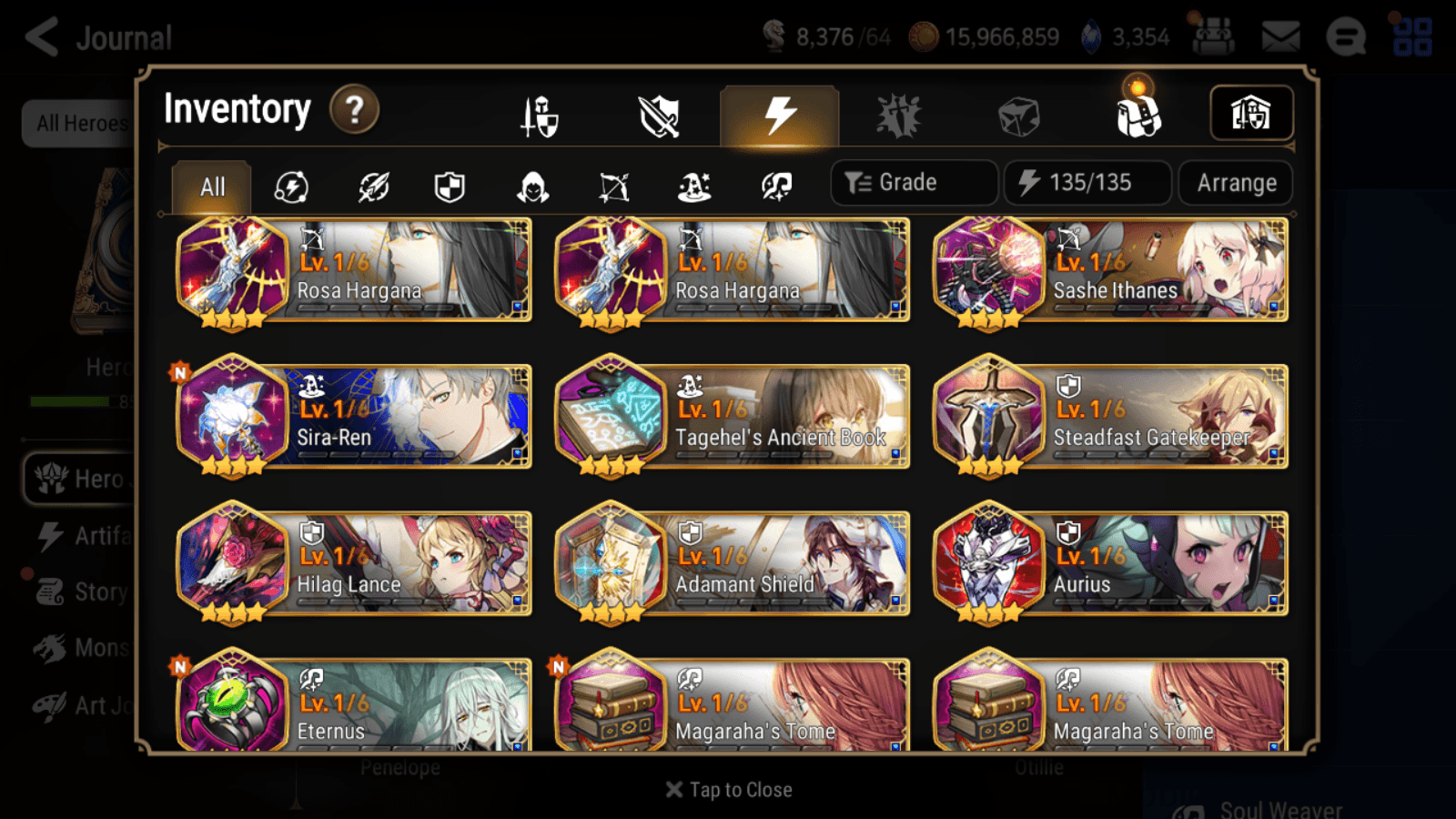This screenshot has width=1456, height=819.
Task: Open the Inventory help question mark
Action: (x=354, y=109)
